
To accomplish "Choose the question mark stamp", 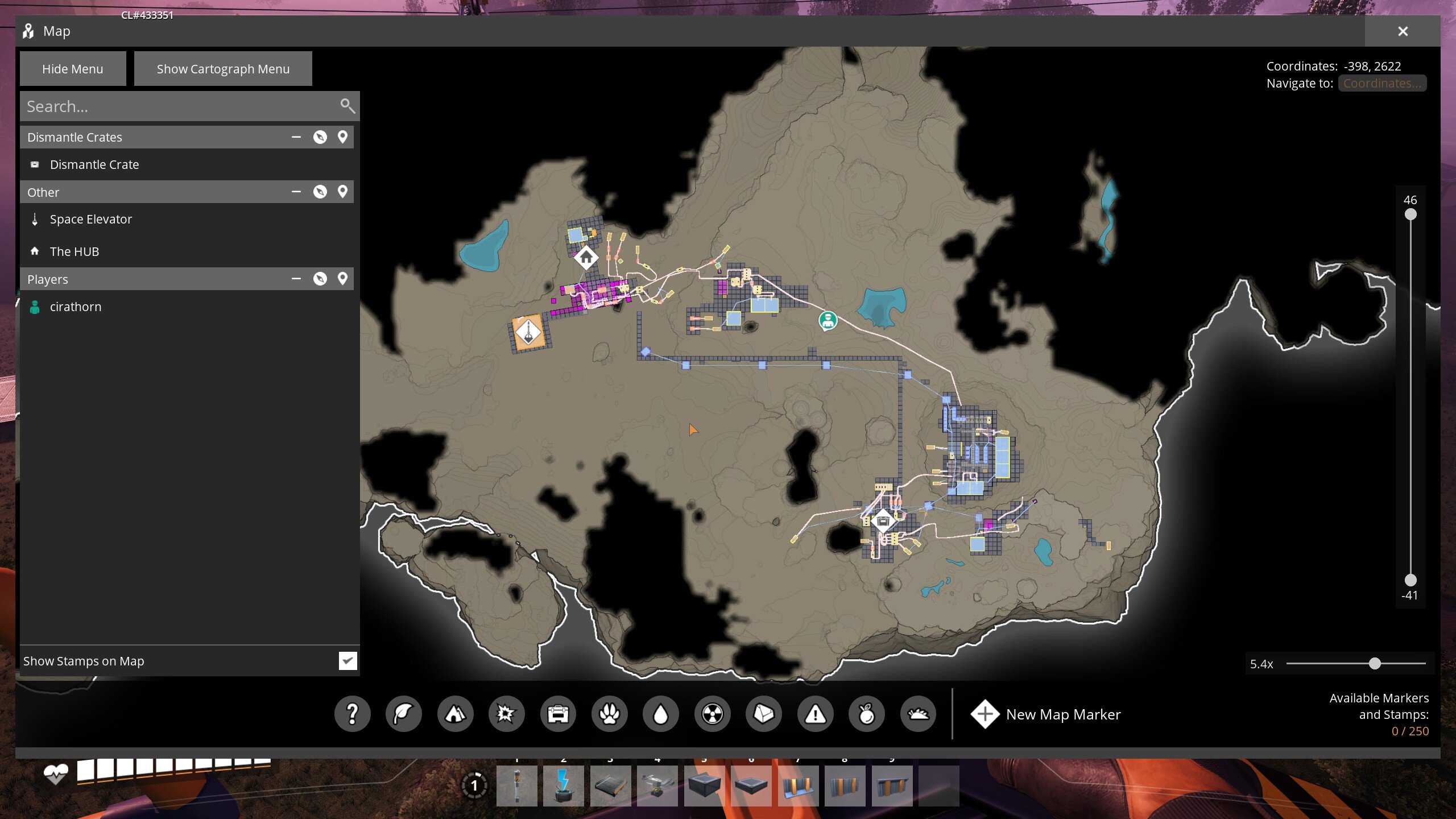I will click(x=352, y=714).
